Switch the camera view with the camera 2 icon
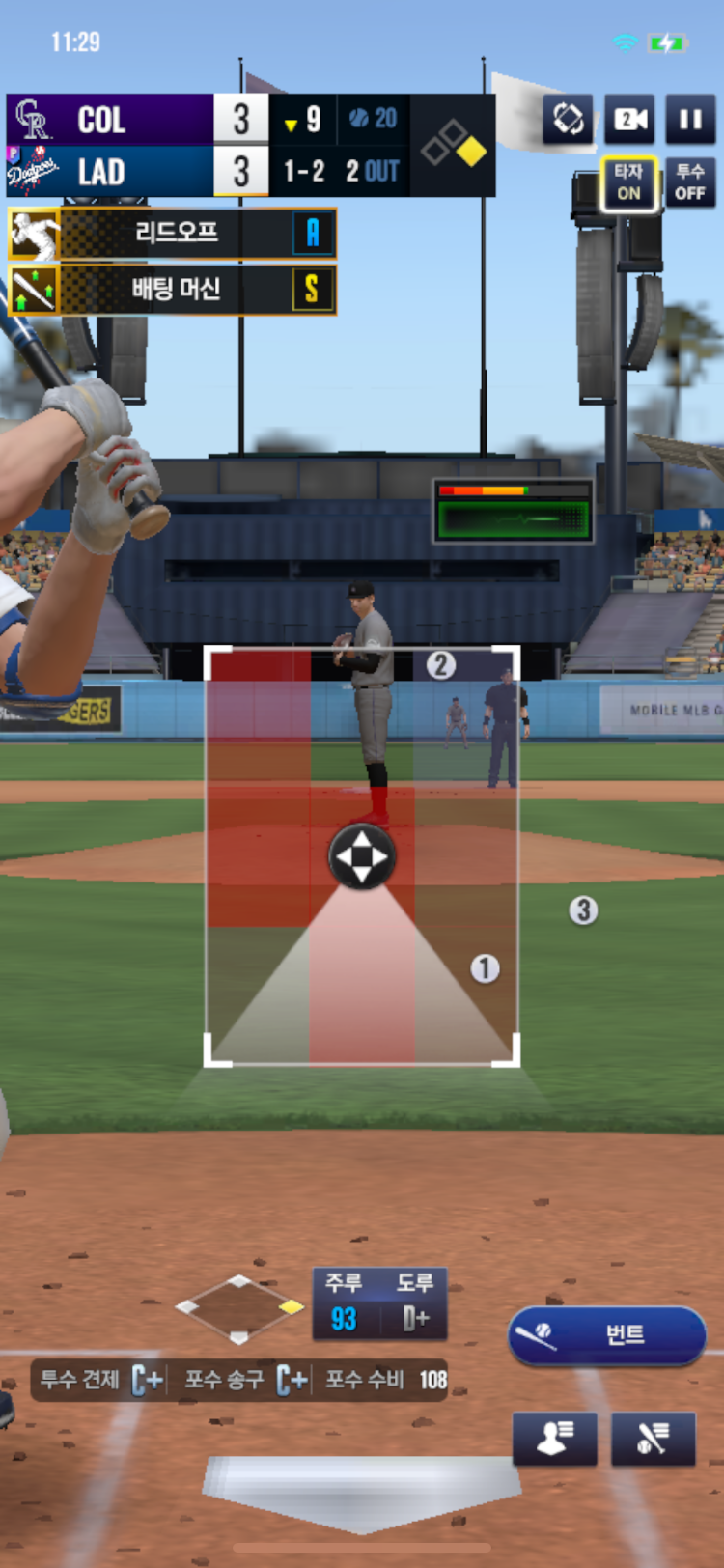The height and width of the screenshot is (1568, 724). pyautogui.click(x=629, y=120)
